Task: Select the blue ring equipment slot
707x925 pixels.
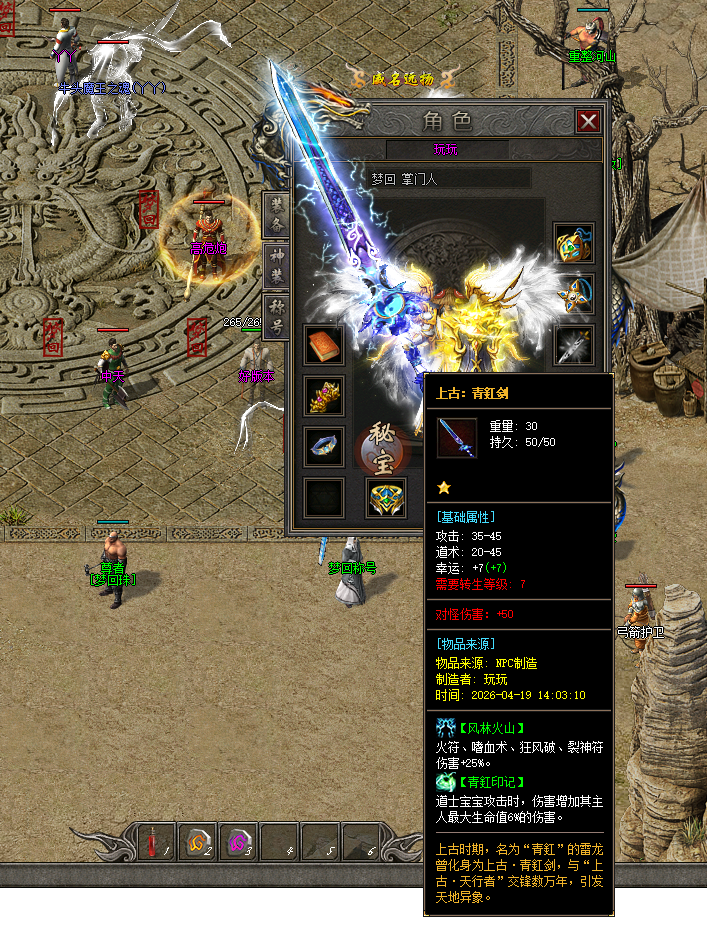Action: pos(324,447)
